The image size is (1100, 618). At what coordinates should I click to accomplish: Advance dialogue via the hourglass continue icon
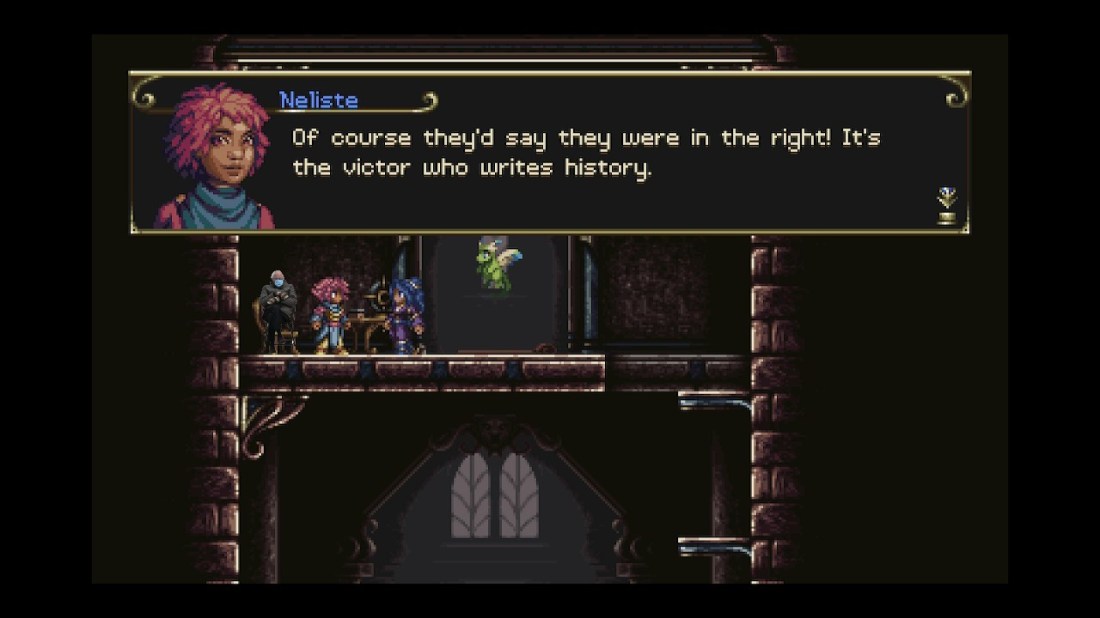point(946,205)
